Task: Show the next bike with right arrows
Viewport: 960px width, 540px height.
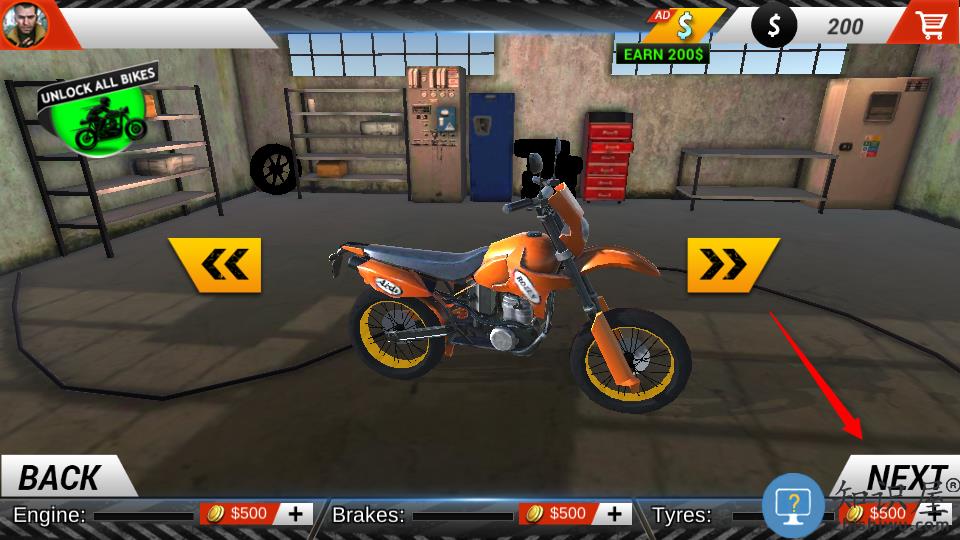Action: tap(732, 265)
